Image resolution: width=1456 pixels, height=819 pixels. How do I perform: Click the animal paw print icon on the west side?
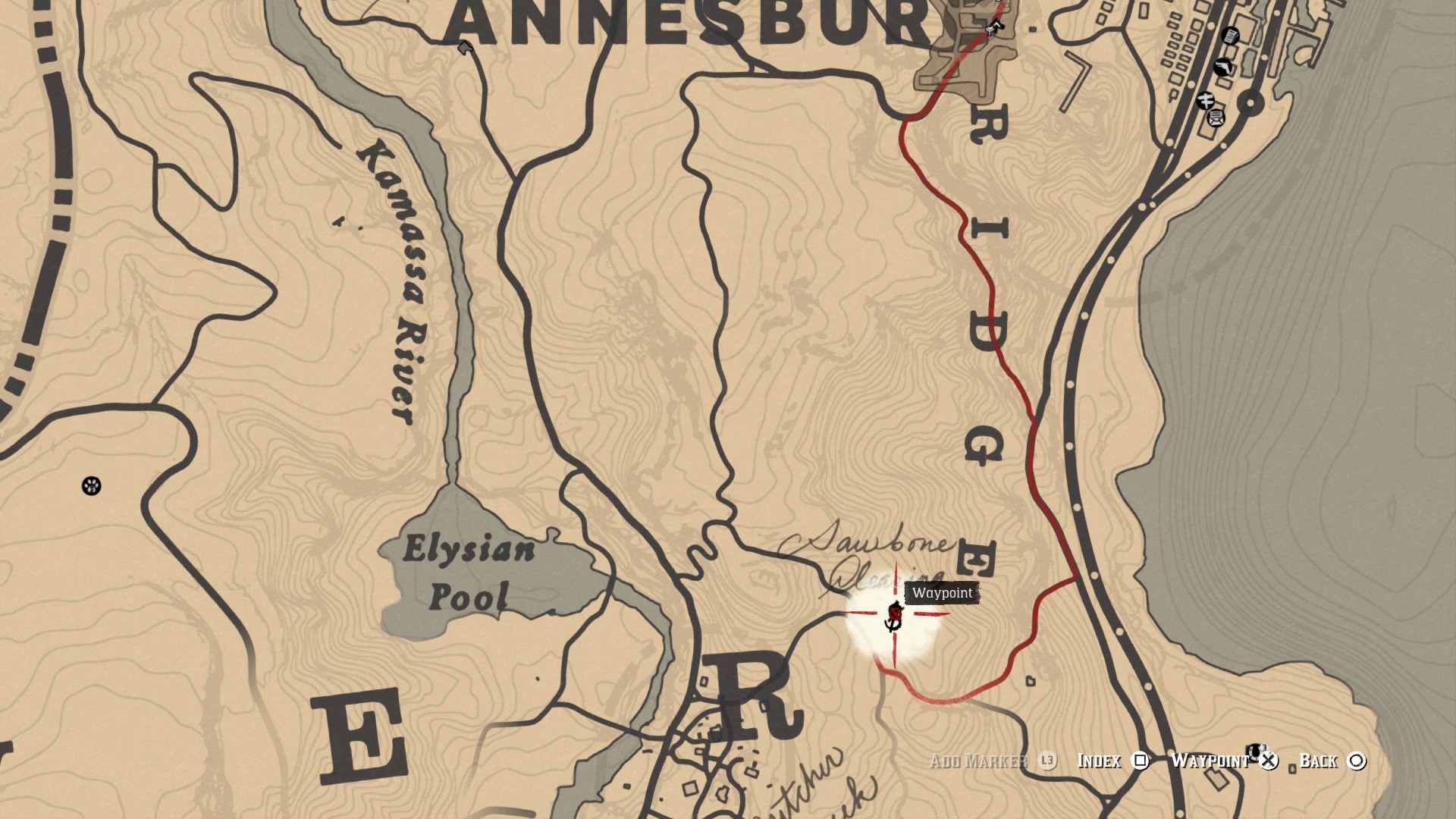[93, 488]
